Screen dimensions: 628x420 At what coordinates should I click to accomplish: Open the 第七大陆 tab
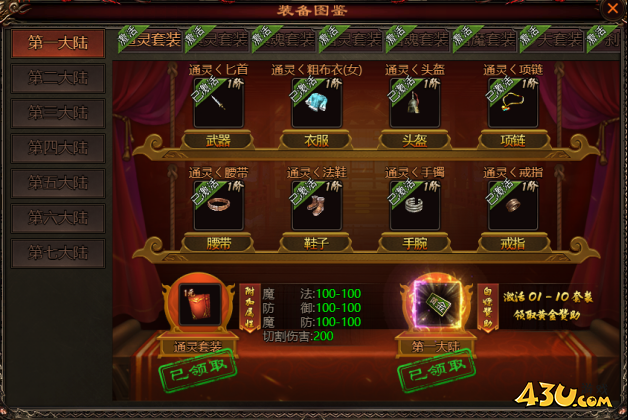click(x=58, y=253)
